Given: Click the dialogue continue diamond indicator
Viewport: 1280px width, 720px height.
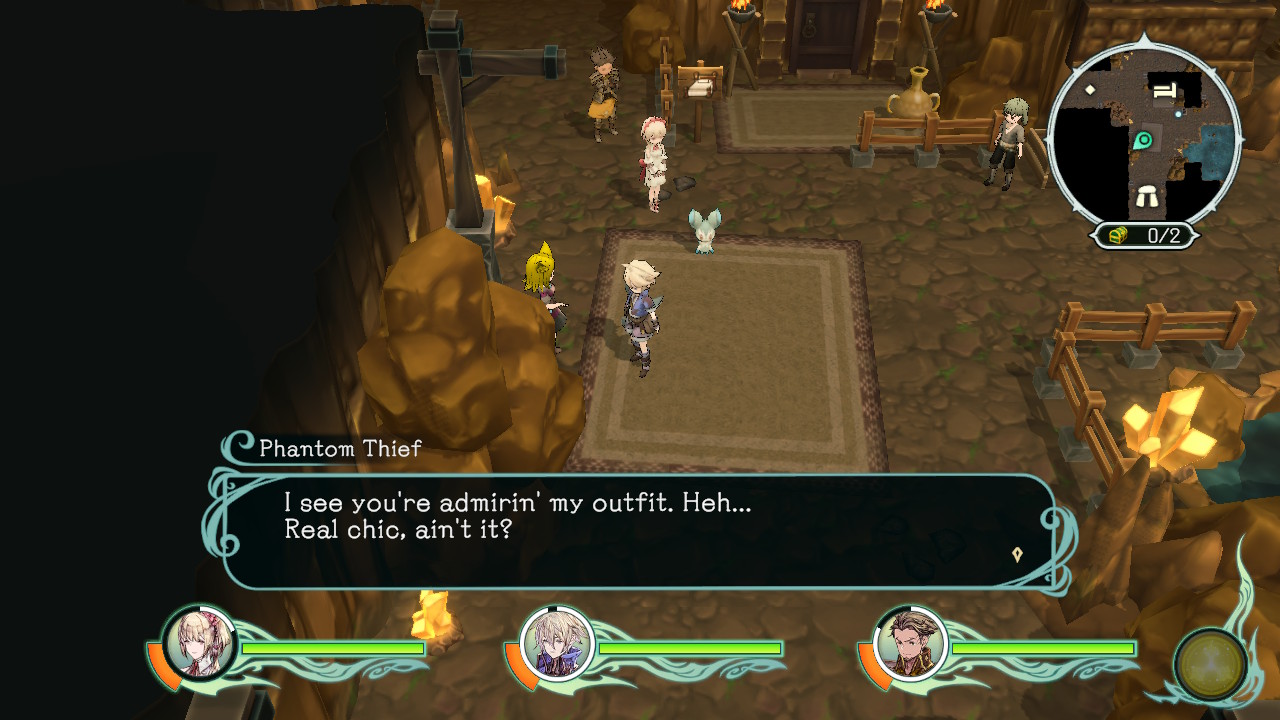Looking at the screenshot, I should click(x=1017, y=554).
